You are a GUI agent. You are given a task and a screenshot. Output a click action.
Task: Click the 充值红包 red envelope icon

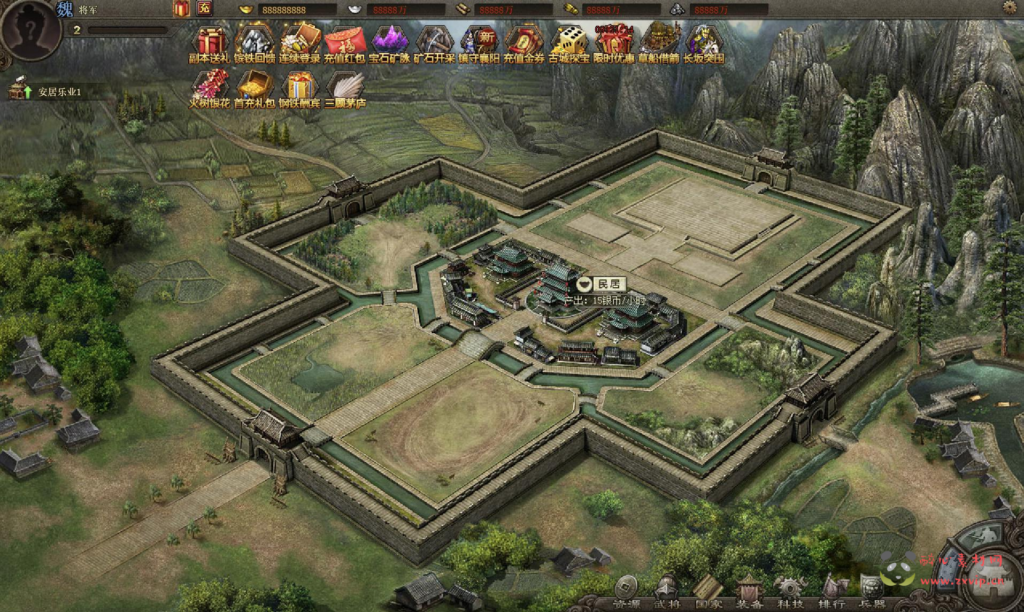click(345, 43)
